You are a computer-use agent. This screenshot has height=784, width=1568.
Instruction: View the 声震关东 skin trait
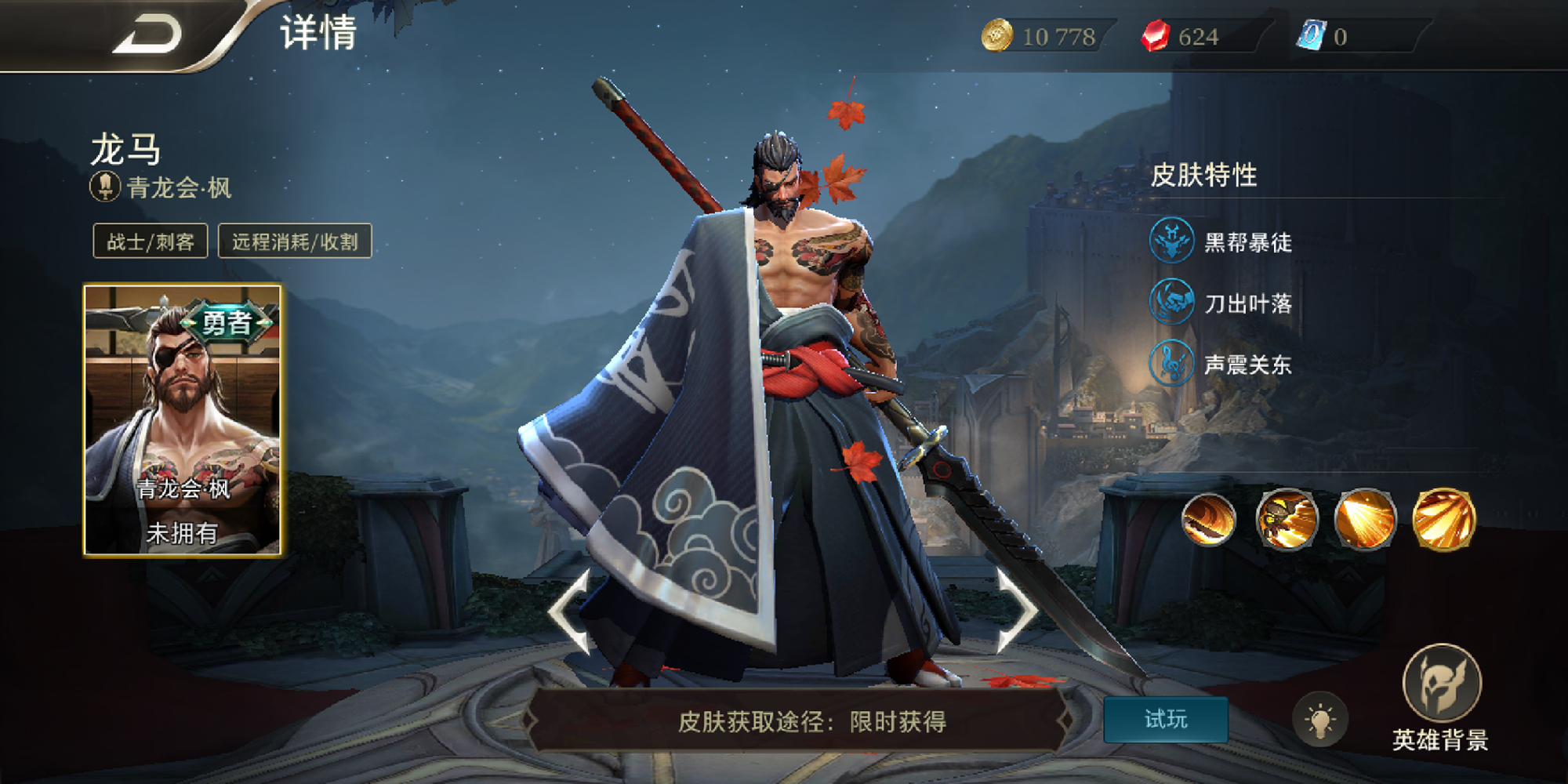point(1221,365)
